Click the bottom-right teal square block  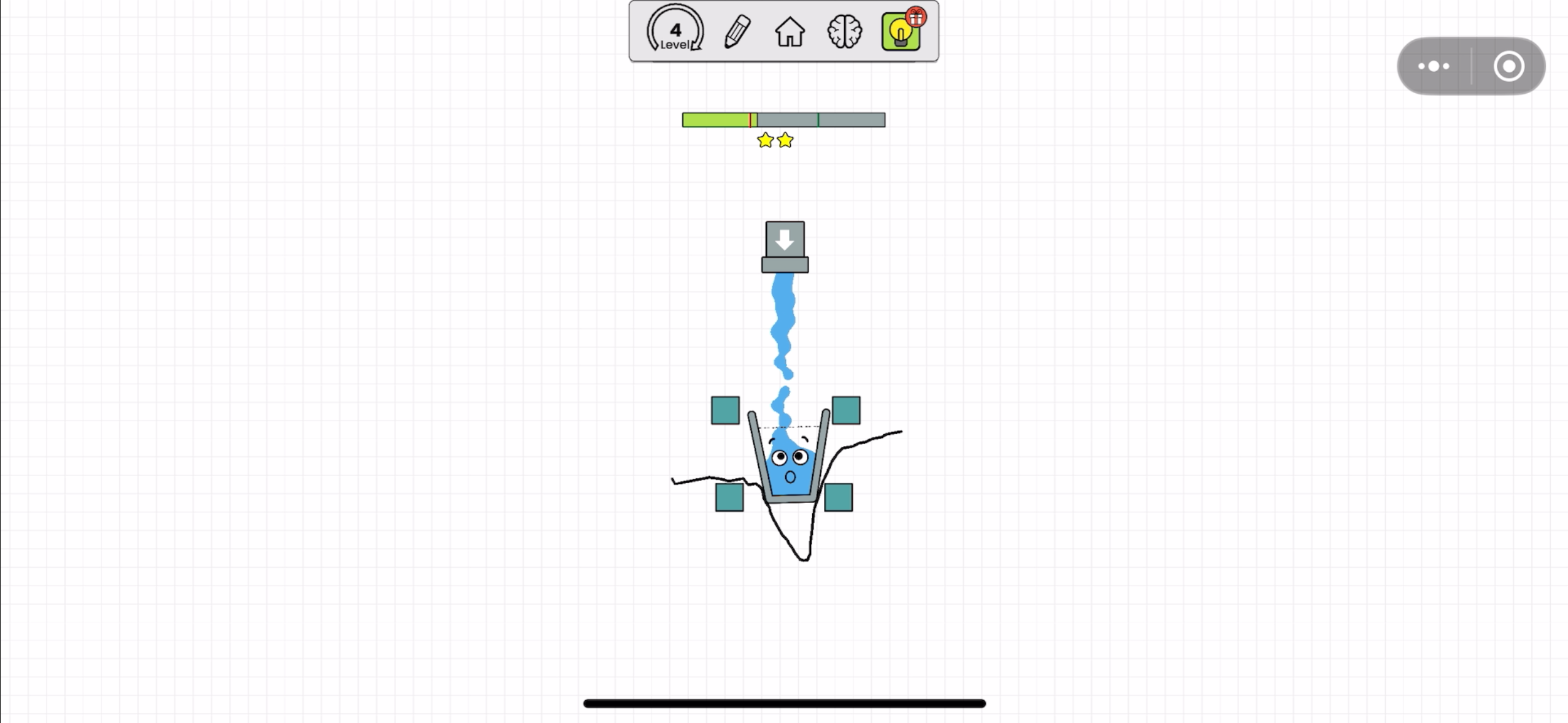(x=837, y=498)
